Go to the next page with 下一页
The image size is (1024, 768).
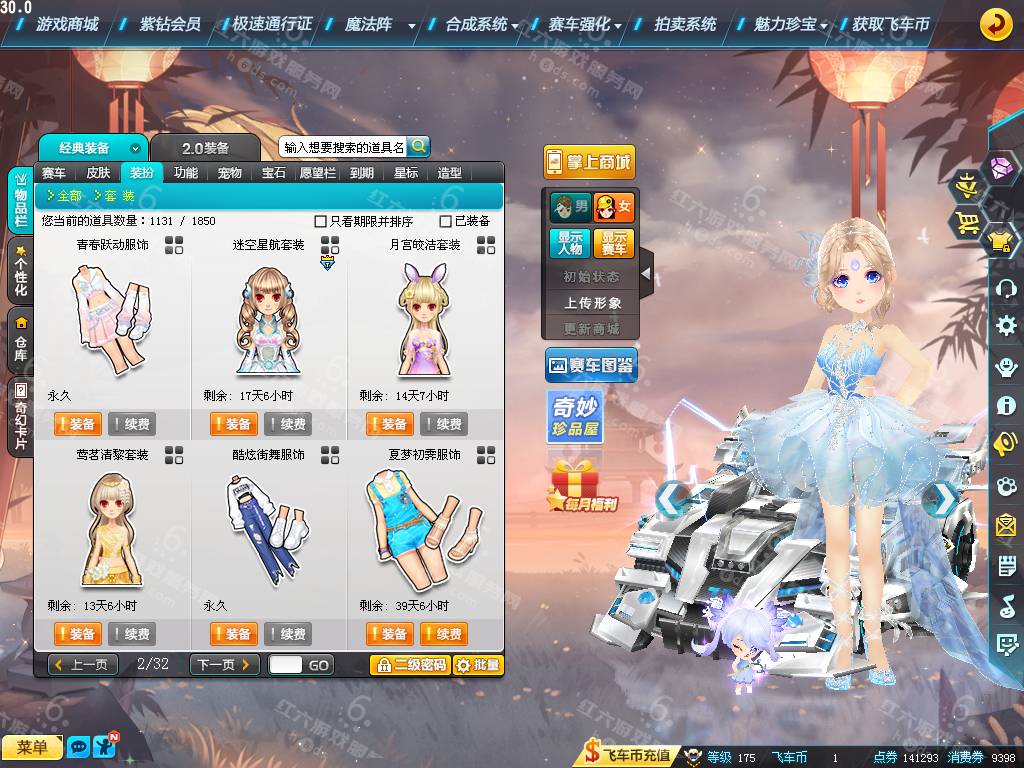tap(224, 664)
